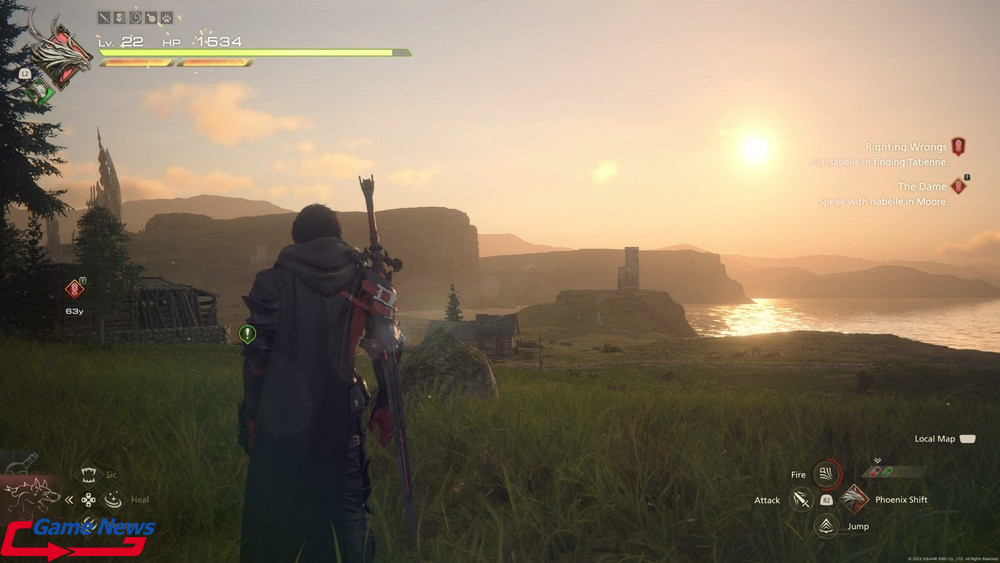Screen dimensions: 1000x563
Task: Click the red quest waypoint marker showing 63y
Action: pos(73,289)
